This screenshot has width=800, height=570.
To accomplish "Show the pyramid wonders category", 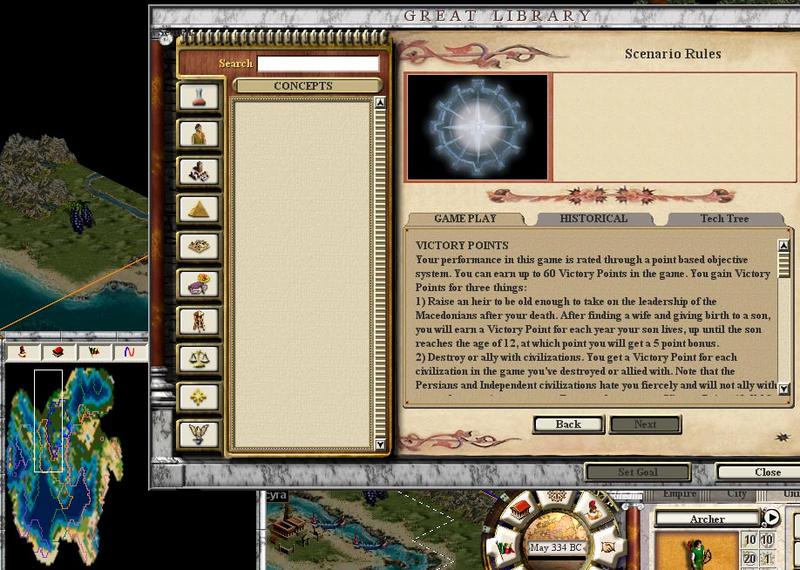I will [198, 208].
